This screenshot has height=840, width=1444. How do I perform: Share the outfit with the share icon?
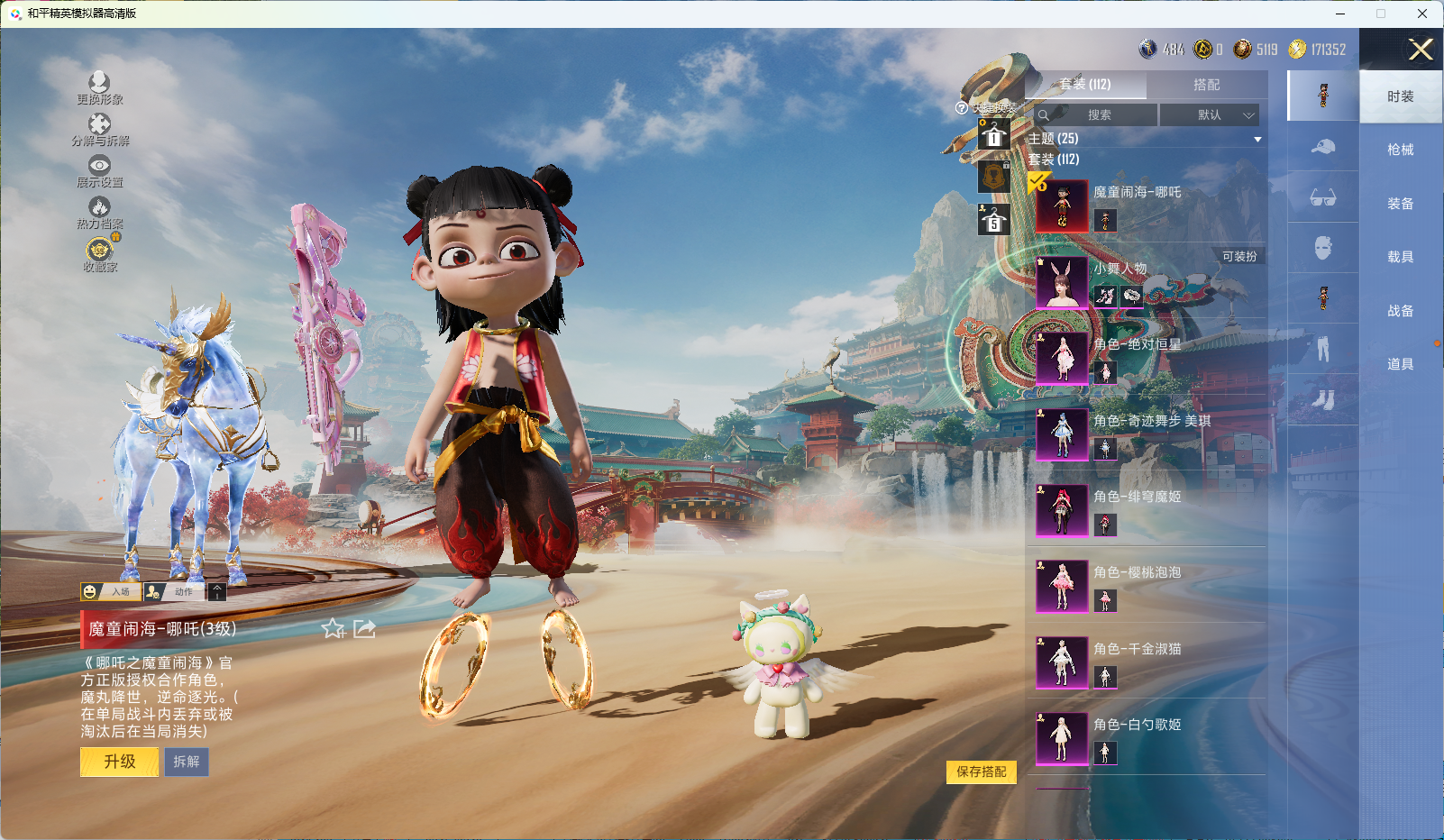[x=364, y=629]
